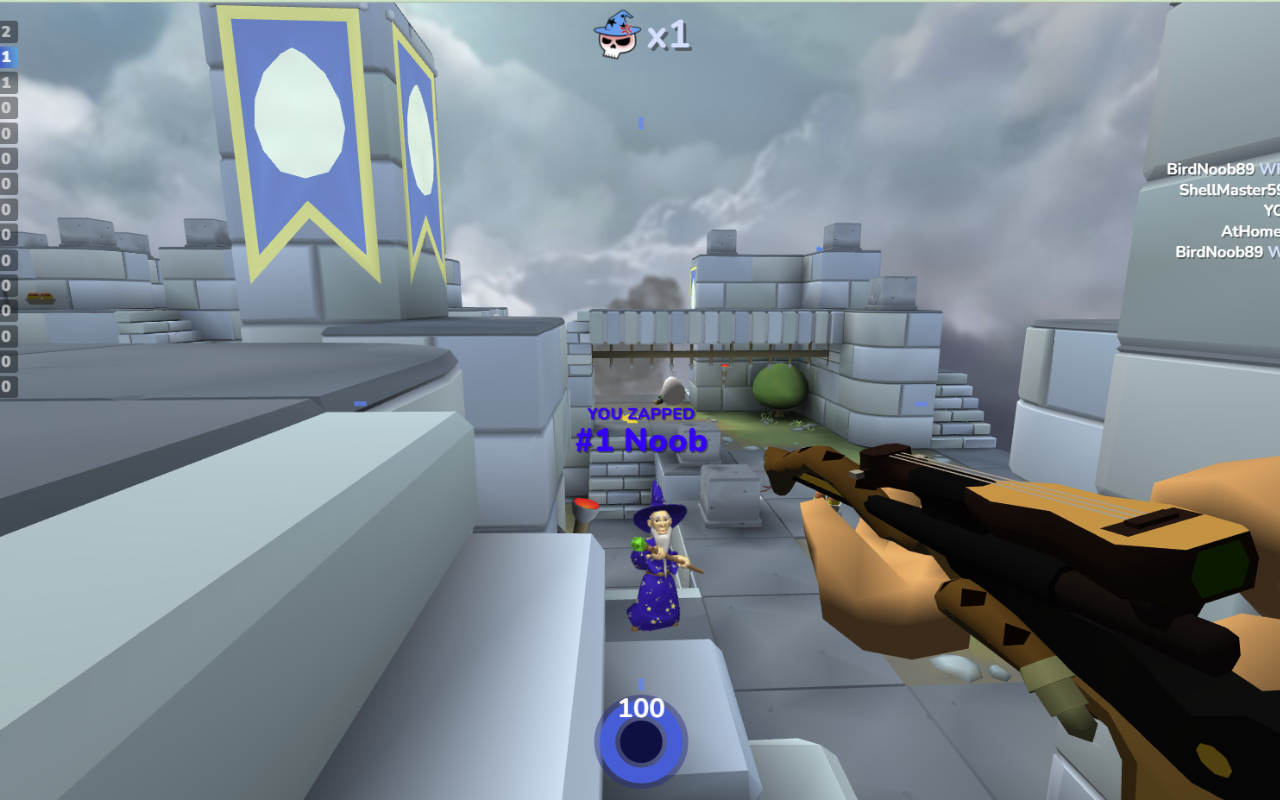This screenshot has height=800, width=1280.
Task: Click the red torch on the castle wall
Action: (x=725, y=368)
